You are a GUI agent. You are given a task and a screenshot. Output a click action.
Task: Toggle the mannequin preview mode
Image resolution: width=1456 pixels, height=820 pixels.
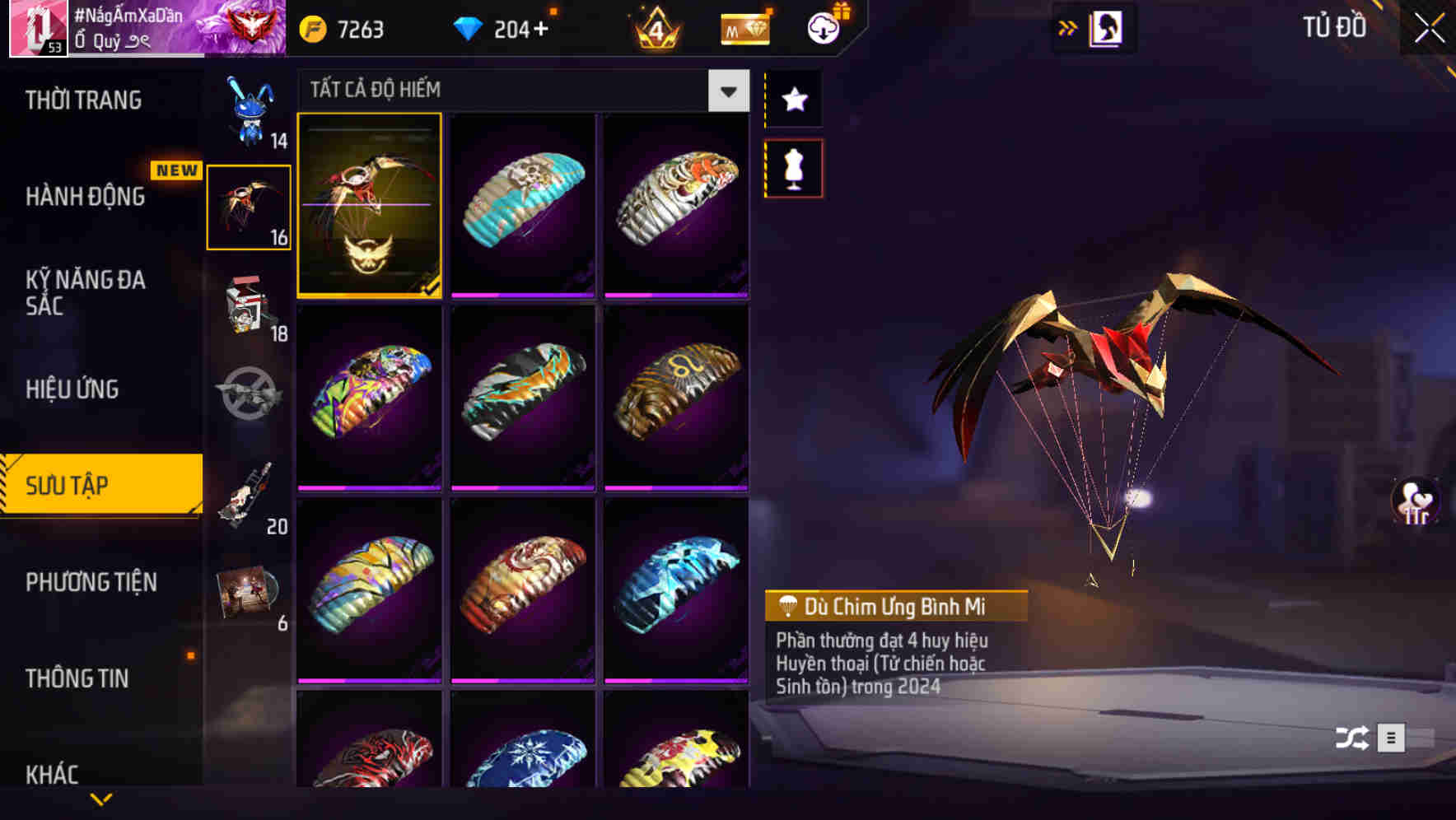792,167
